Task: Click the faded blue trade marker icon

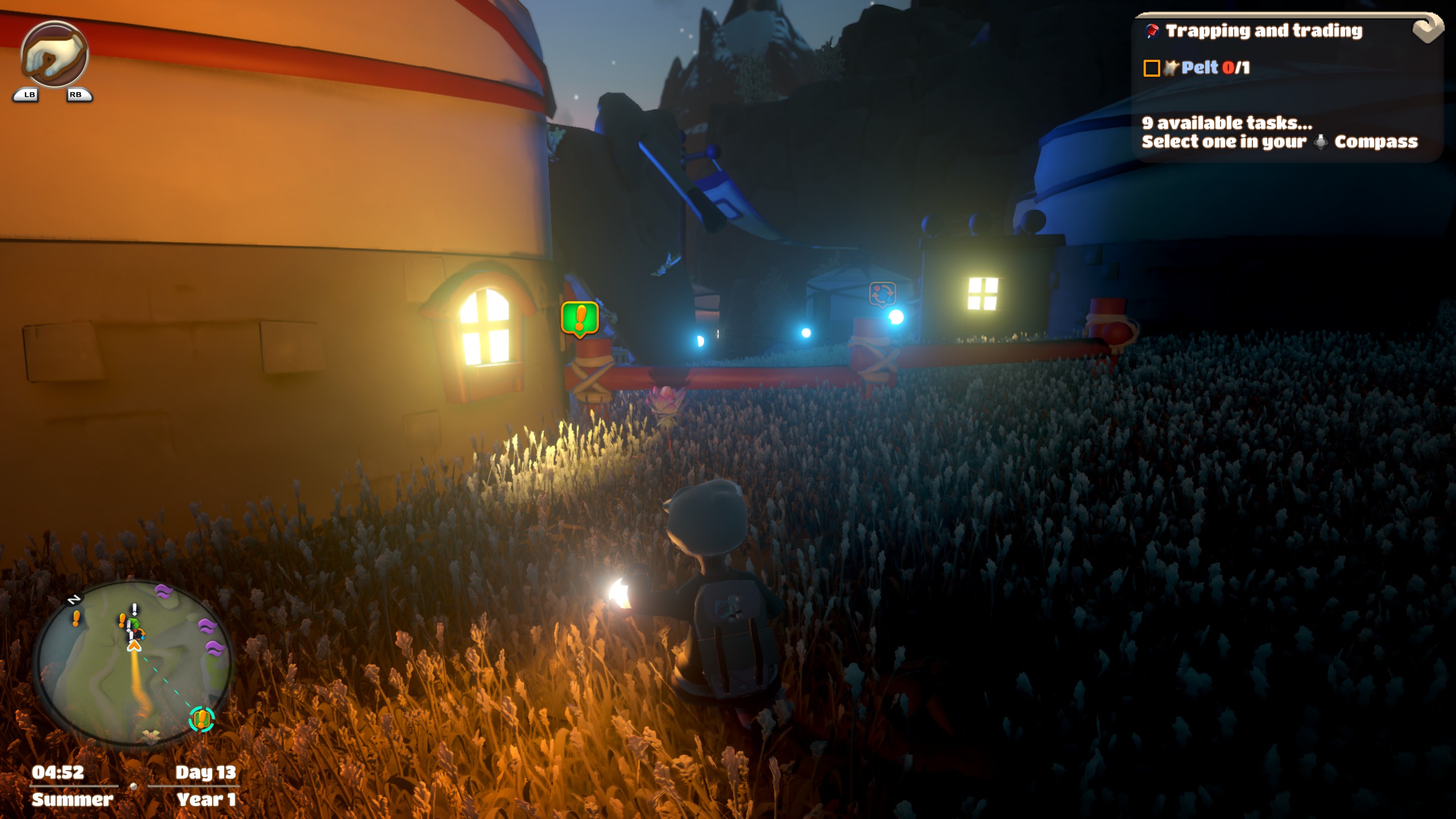Action: click(882, 295)
